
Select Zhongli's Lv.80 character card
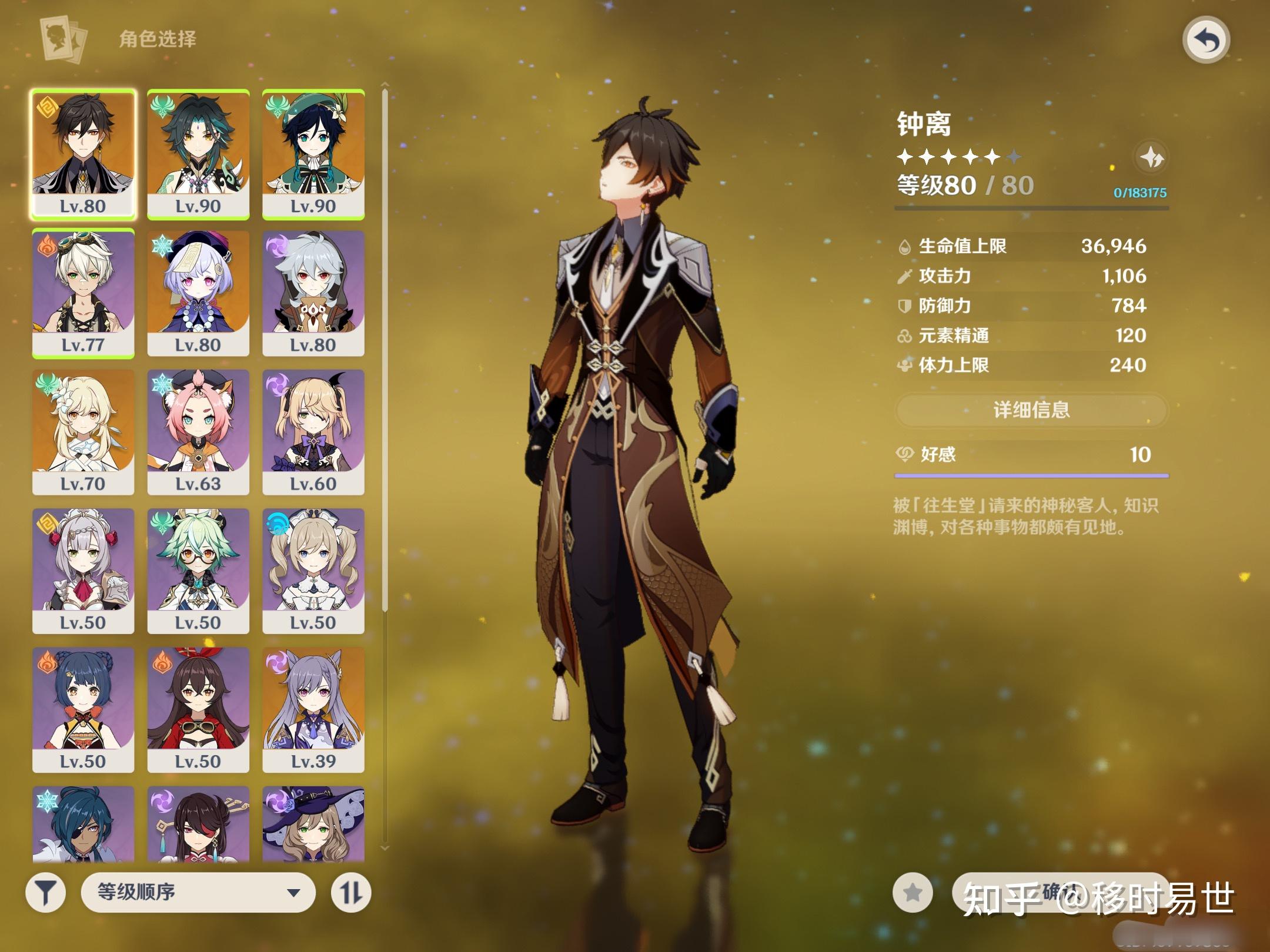click(x=83, y=154)
